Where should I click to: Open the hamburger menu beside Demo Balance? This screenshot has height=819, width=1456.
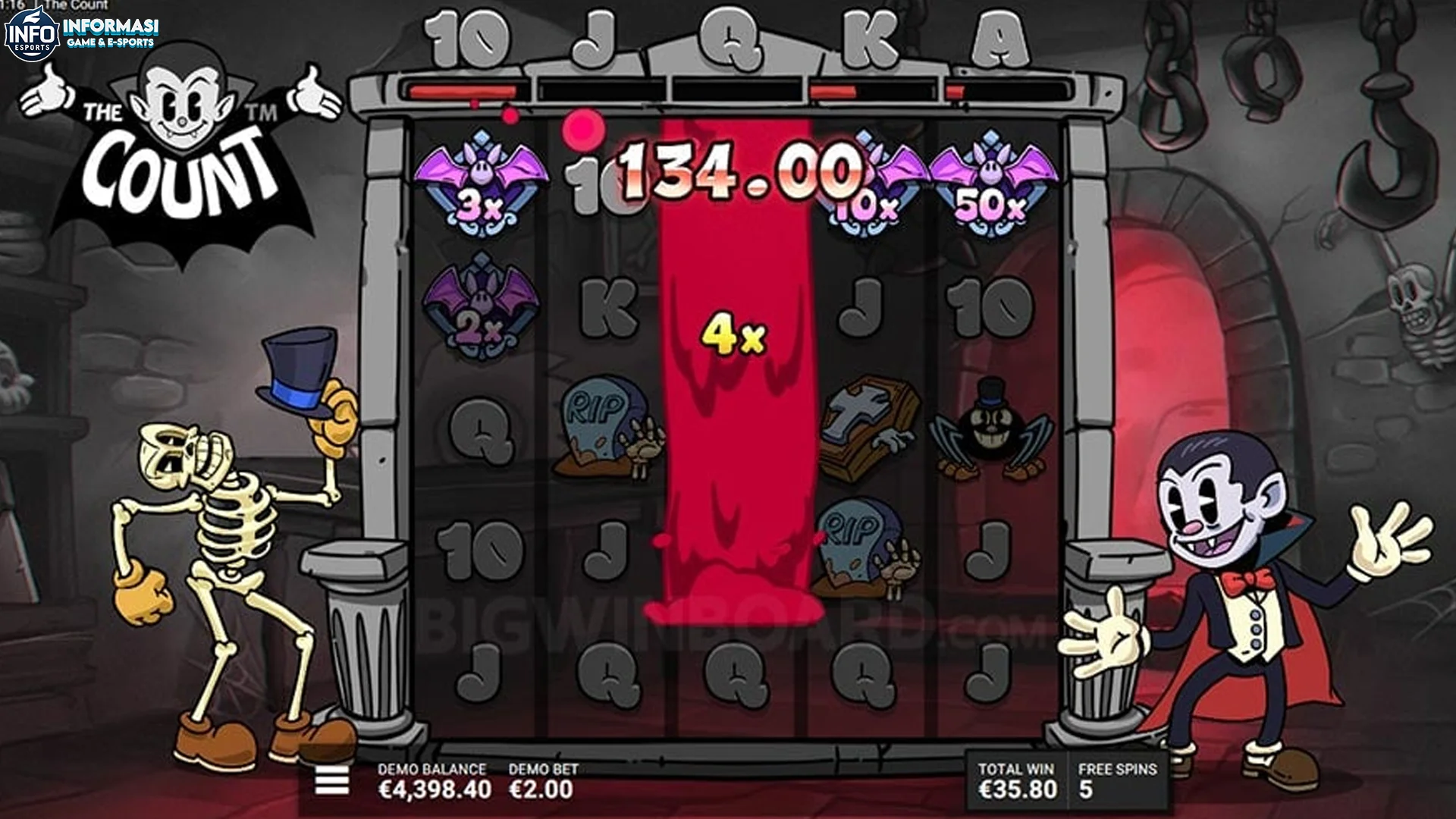tap(331, 779)
